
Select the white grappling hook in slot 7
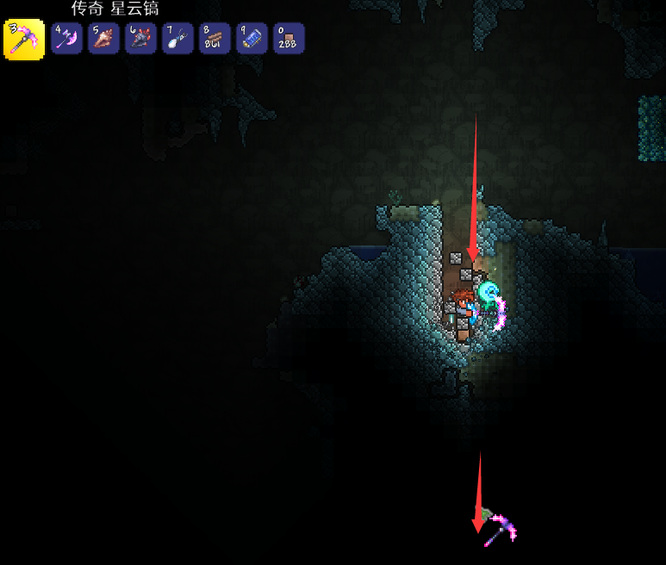coord(177,39)
